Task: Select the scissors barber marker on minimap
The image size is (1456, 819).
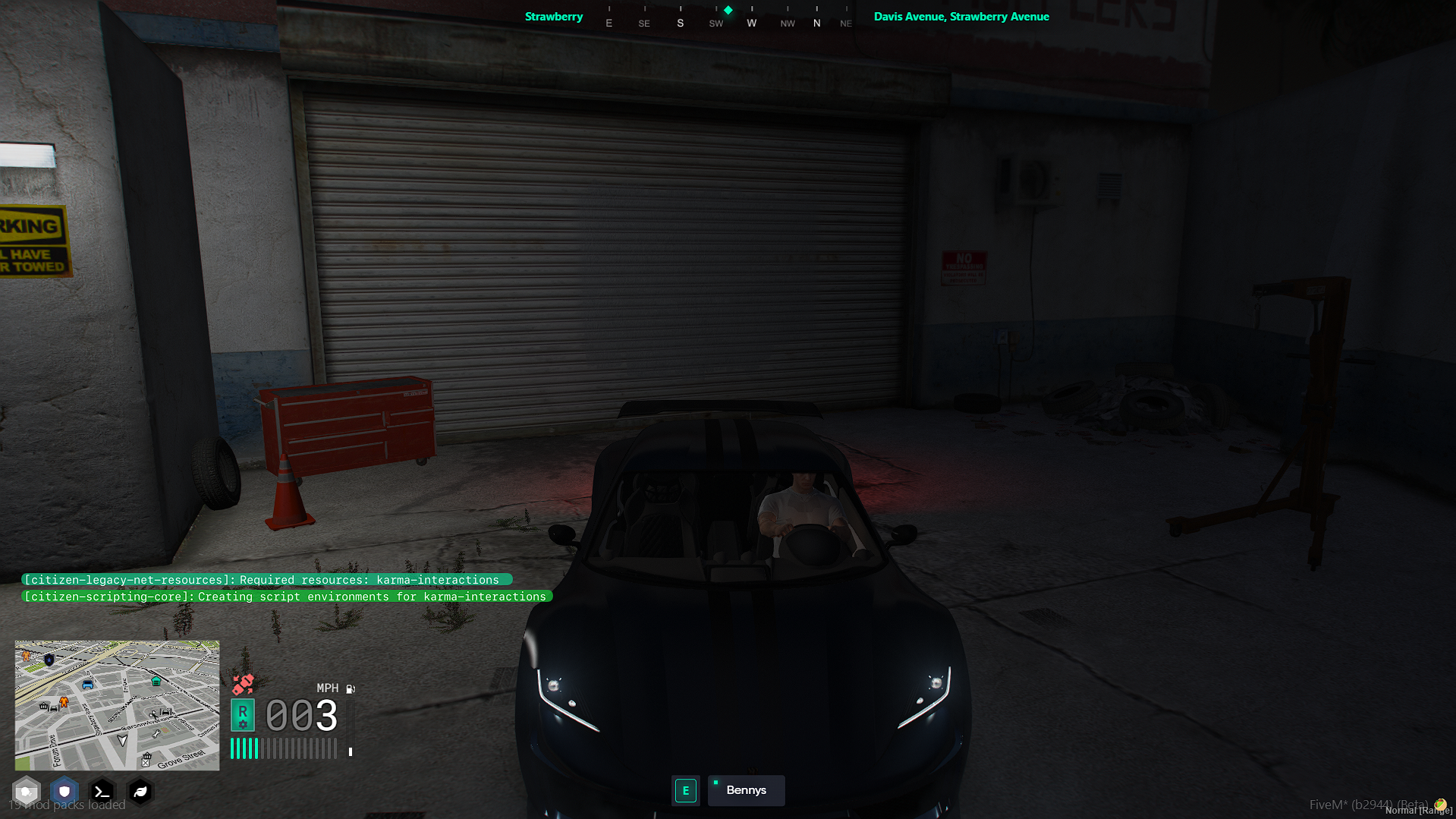Action: coord(154,714)
